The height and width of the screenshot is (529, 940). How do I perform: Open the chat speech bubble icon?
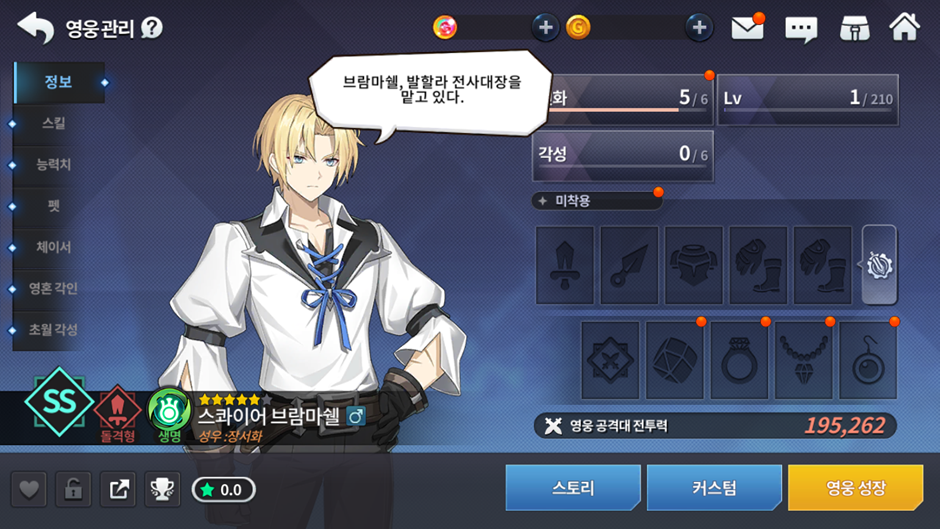tap(801, 28)
